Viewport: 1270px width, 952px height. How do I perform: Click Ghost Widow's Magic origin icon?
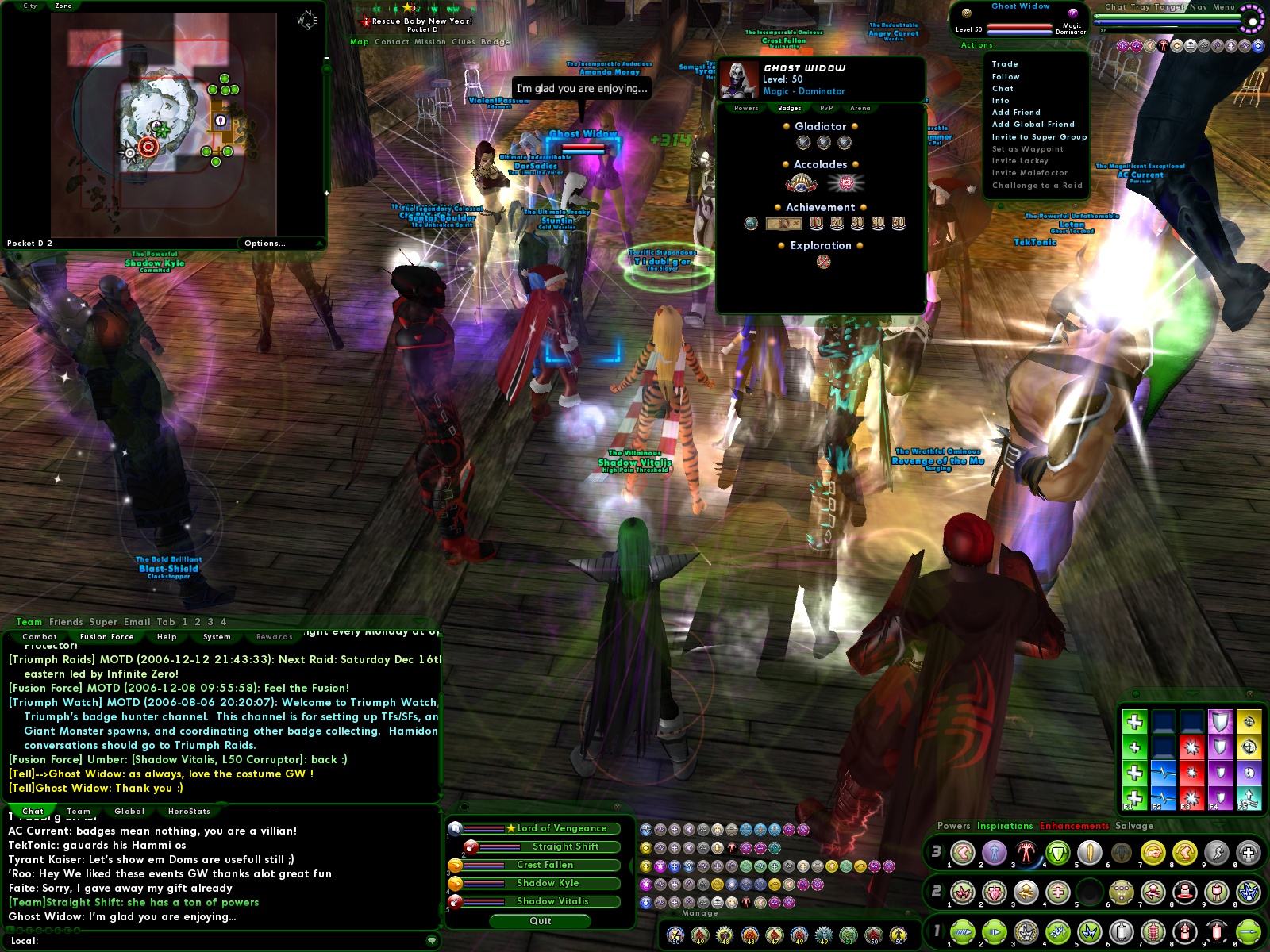(1075, 12)
